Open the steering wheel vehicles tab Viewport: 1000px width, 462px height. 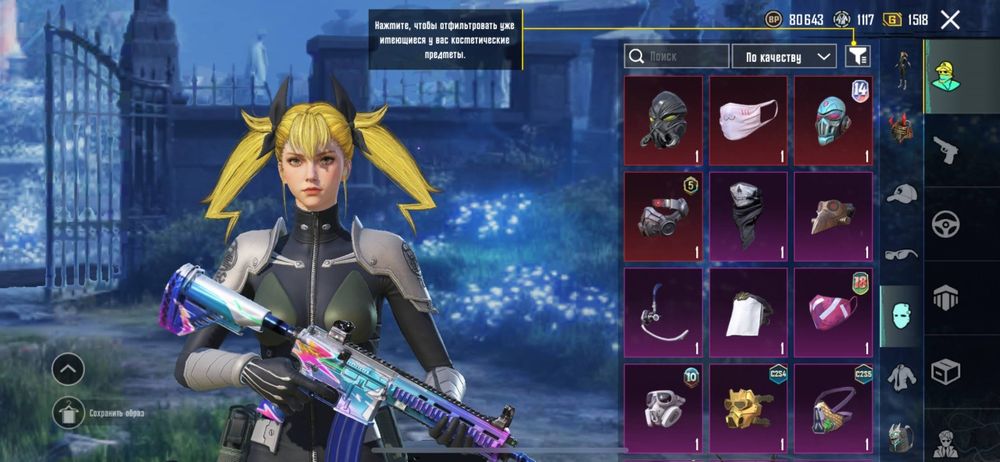pos(945,222)
